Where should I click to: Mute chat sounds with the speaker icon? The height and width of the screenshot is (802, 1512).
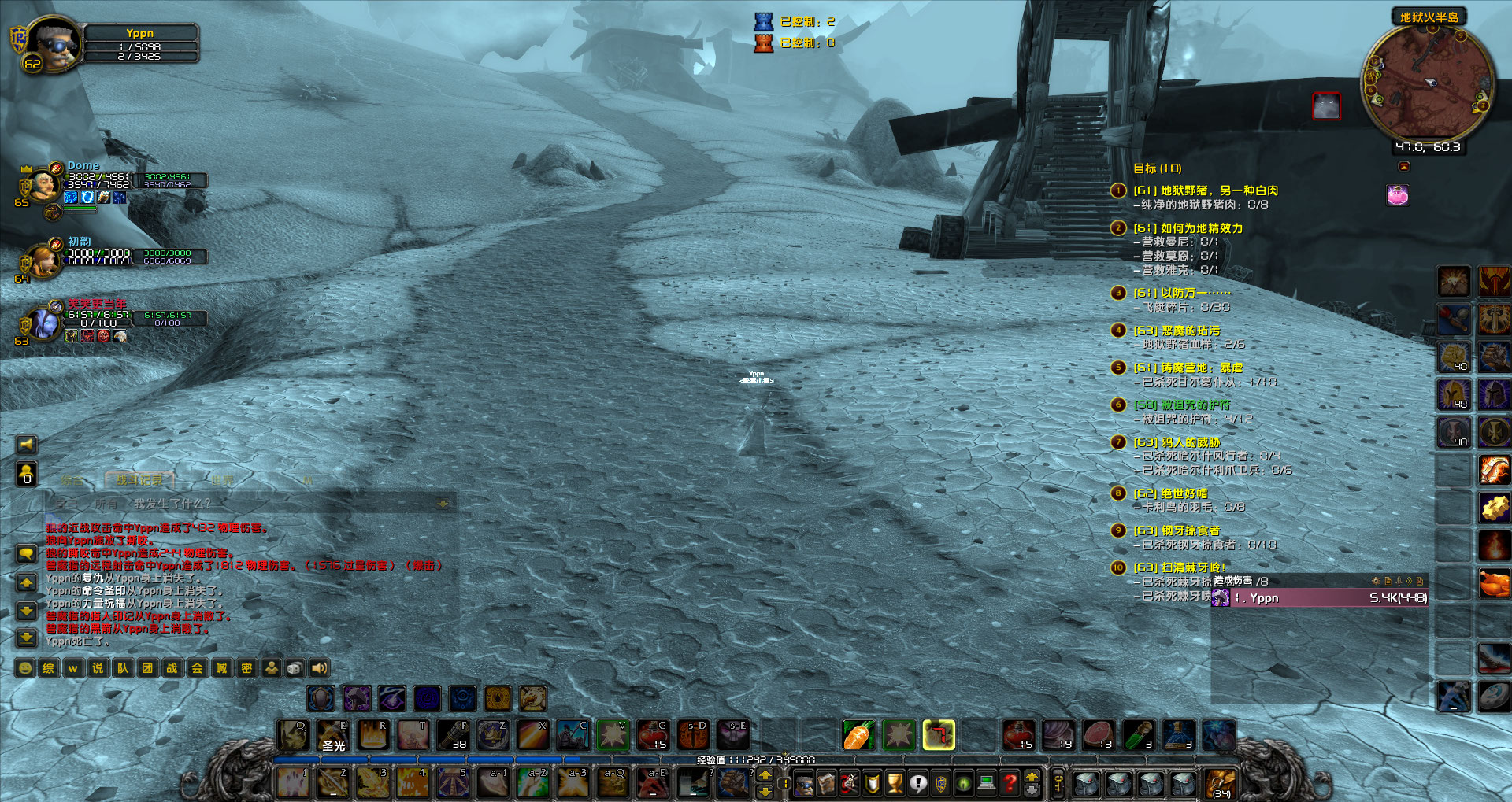pyautogui.click(x=319, y=668)
